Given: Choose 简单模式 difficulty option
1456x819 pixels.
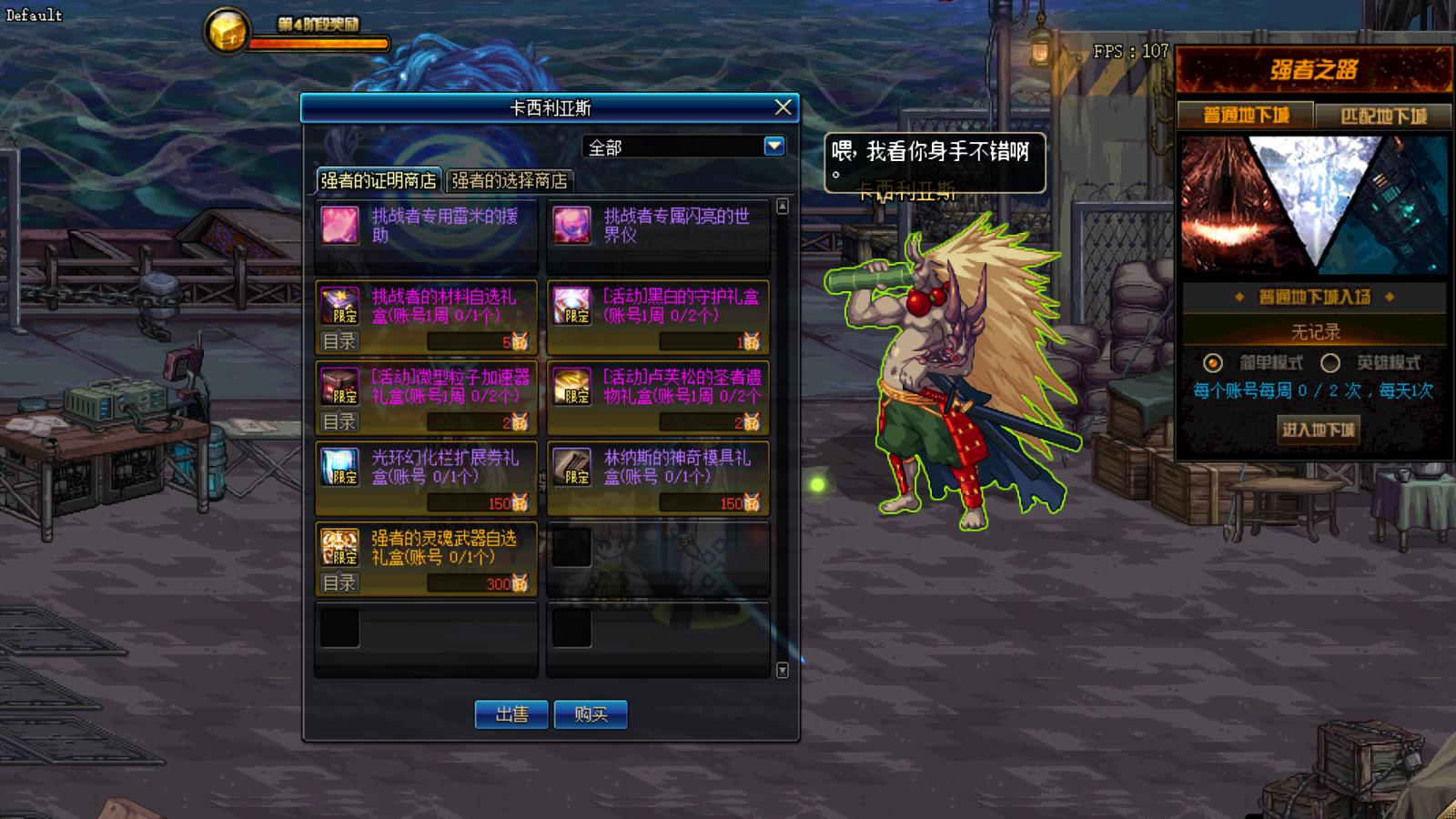Looking at the screenshot, I should [x=1213, y=363].
